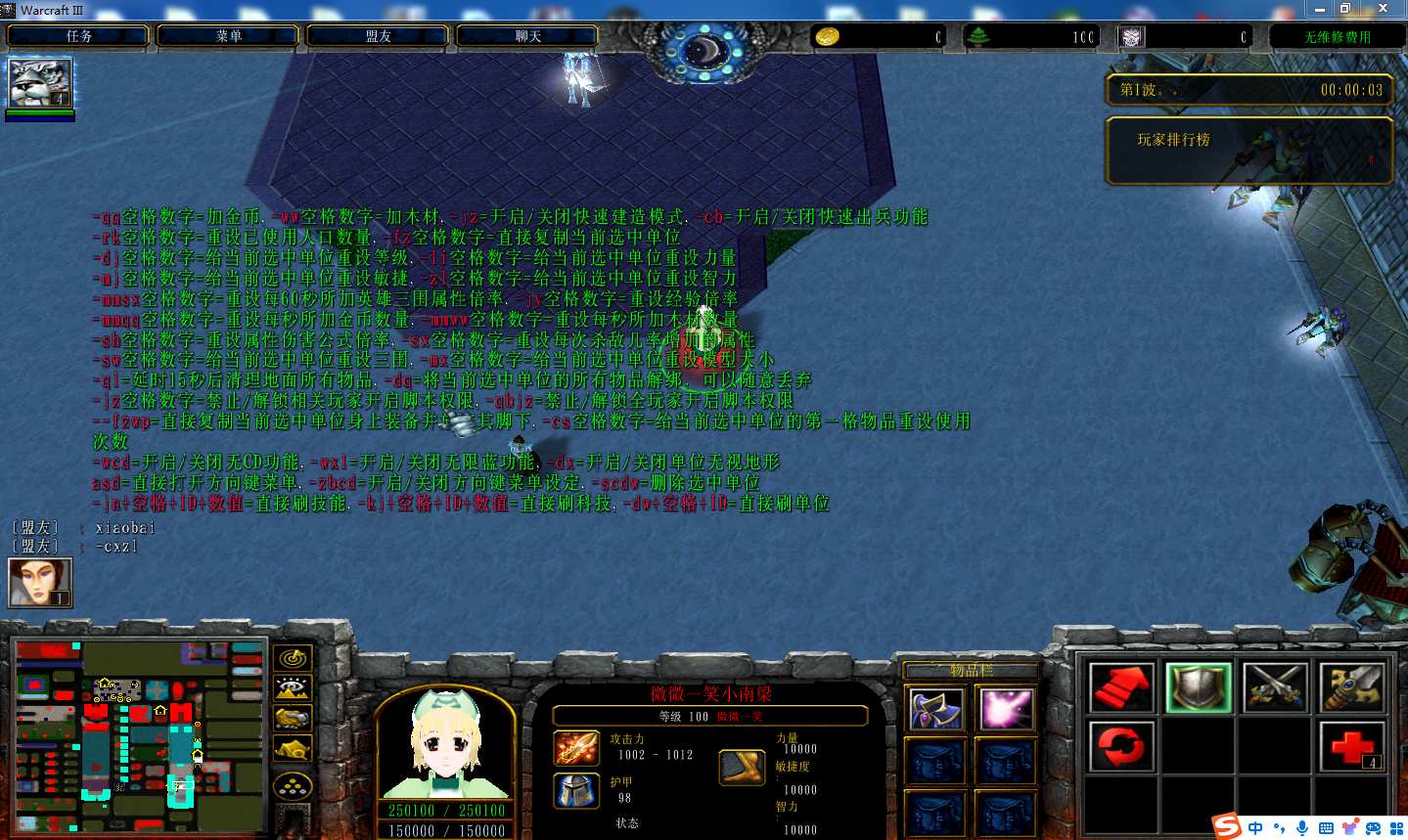
Task: Choose the crossed swords Attack command
Action: pos(1275,687)
